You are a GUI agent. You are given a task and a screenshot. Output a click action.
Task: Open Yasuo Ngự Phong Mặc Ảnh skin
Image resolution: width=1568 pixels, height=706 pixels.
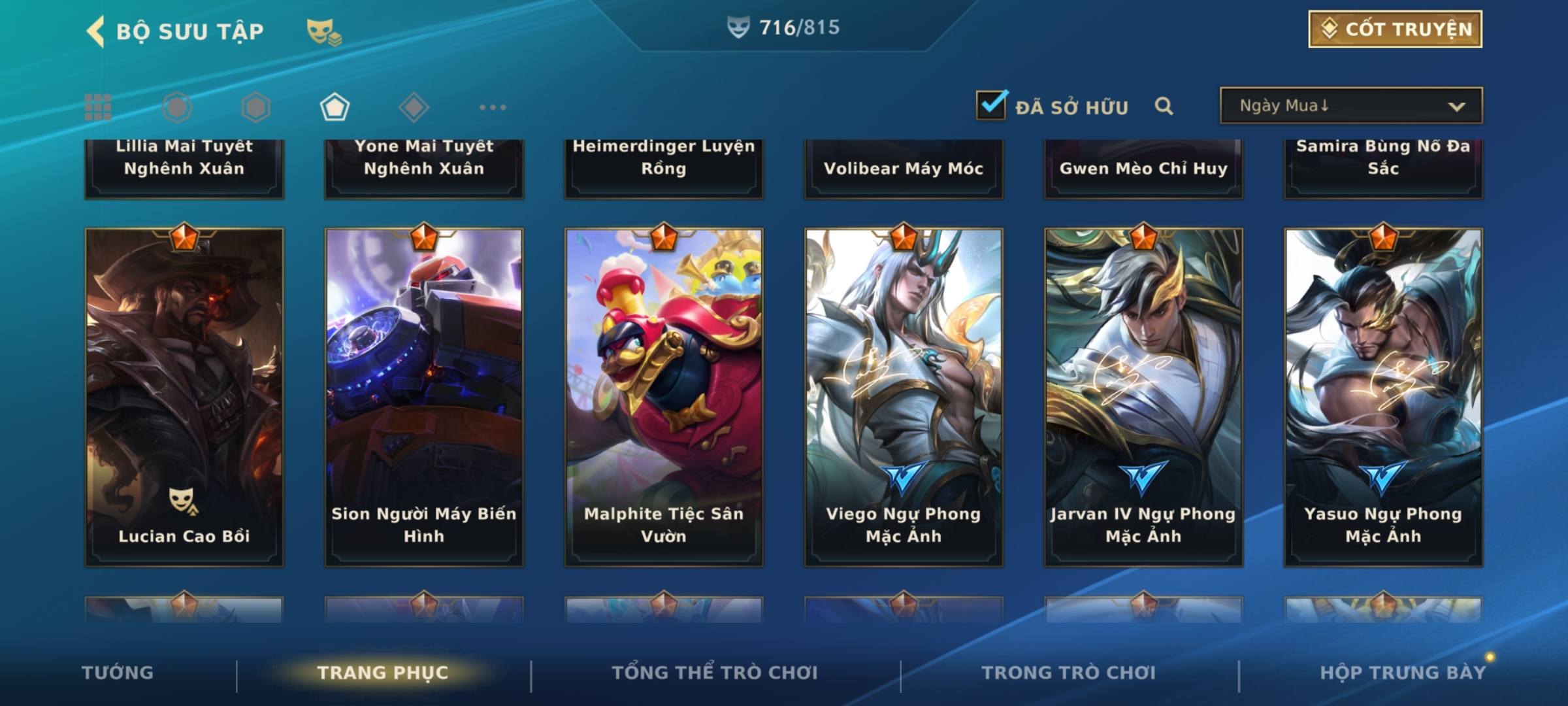[x=1383, y=396]
